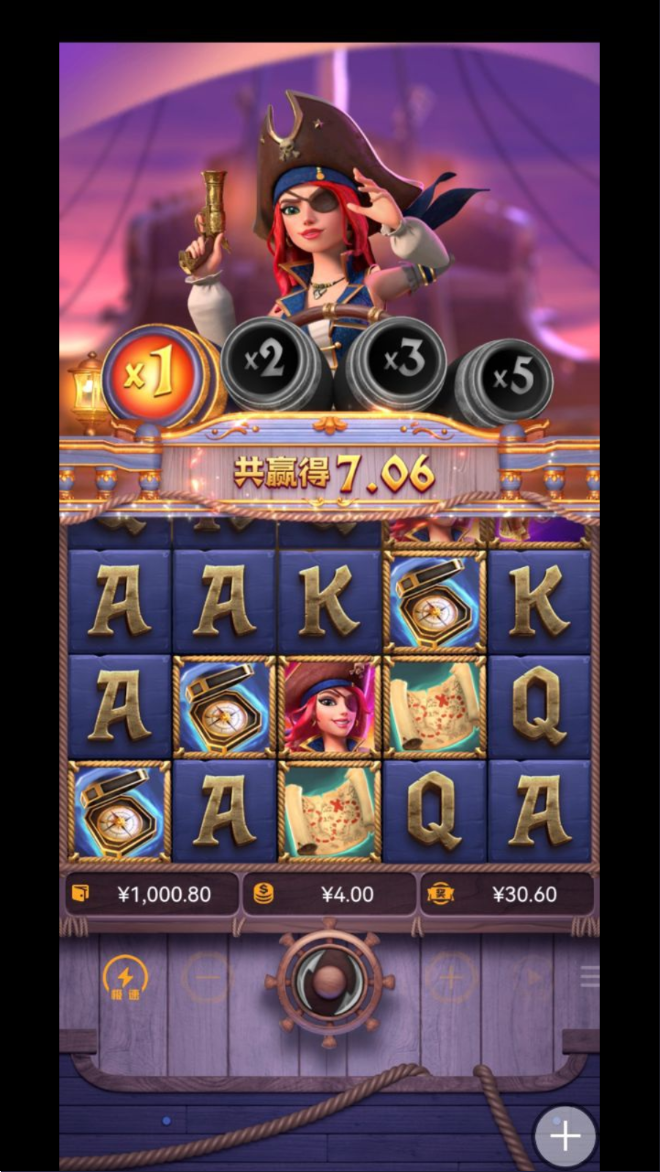Open the wallet balance ¥1,000.80 panel
660x1172 pixels.
151,894
